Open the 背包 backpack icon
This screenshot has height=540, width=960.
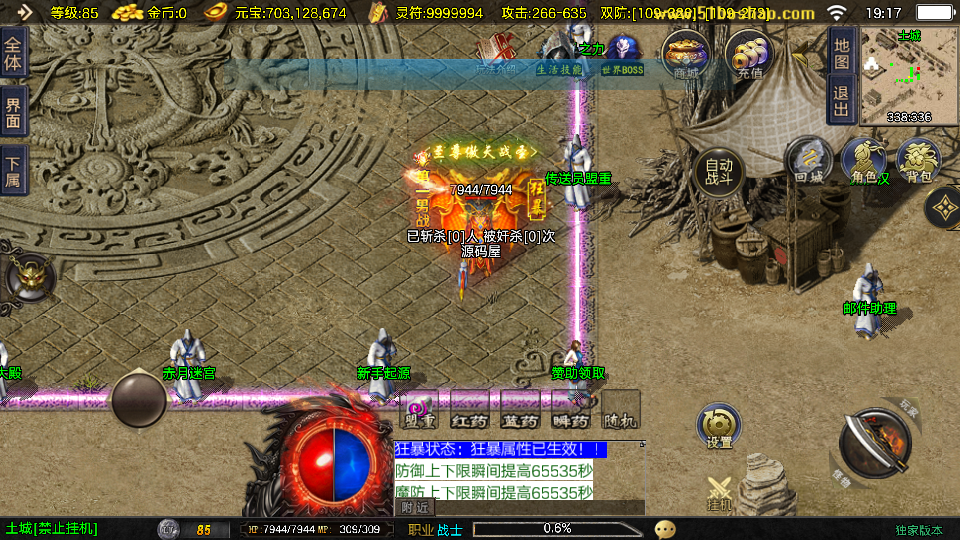pos(918,161)
